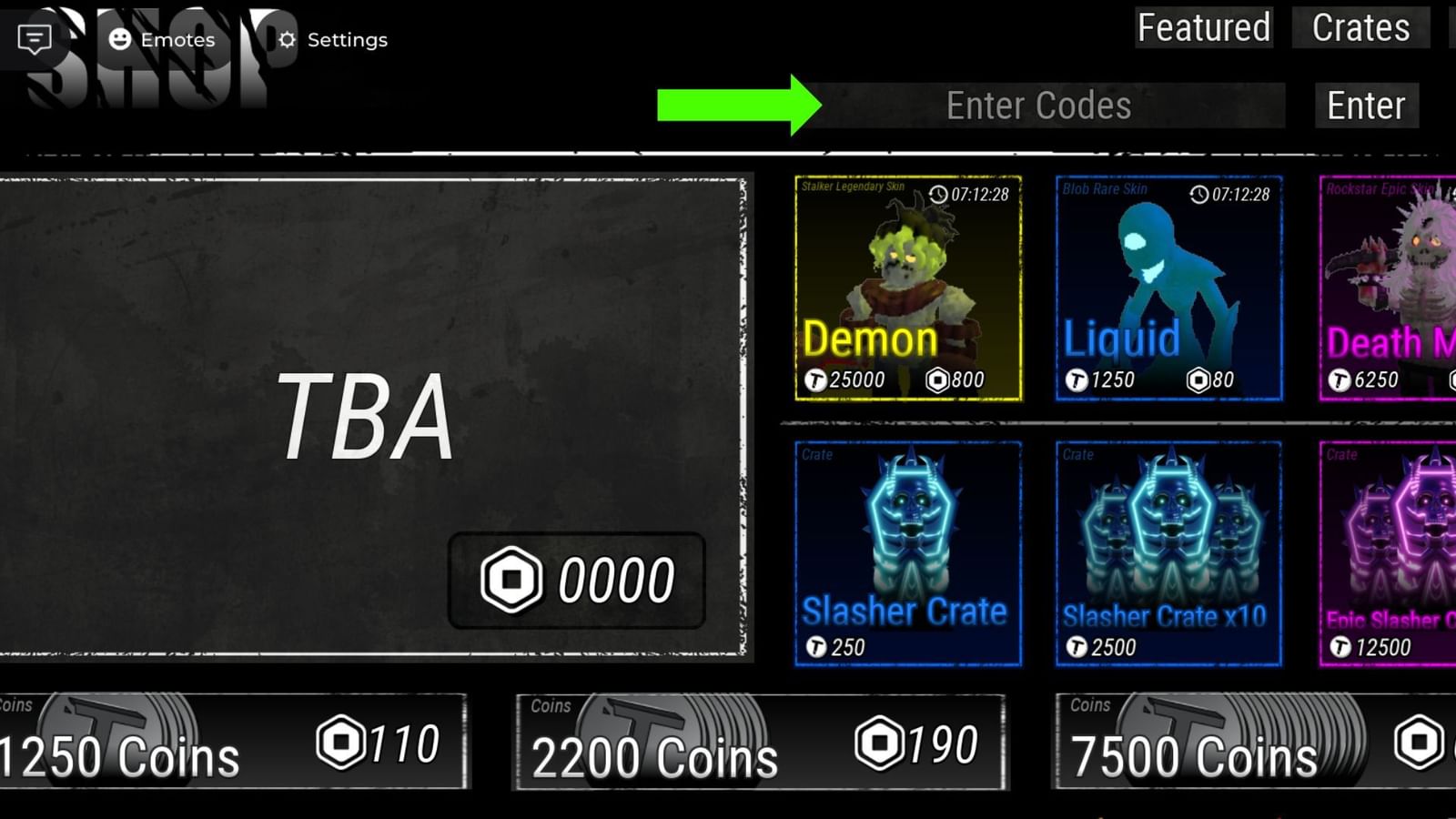Click the countdown clock icon on Demon card
This screenshot has width=1456, height=819.
point(936,193)
